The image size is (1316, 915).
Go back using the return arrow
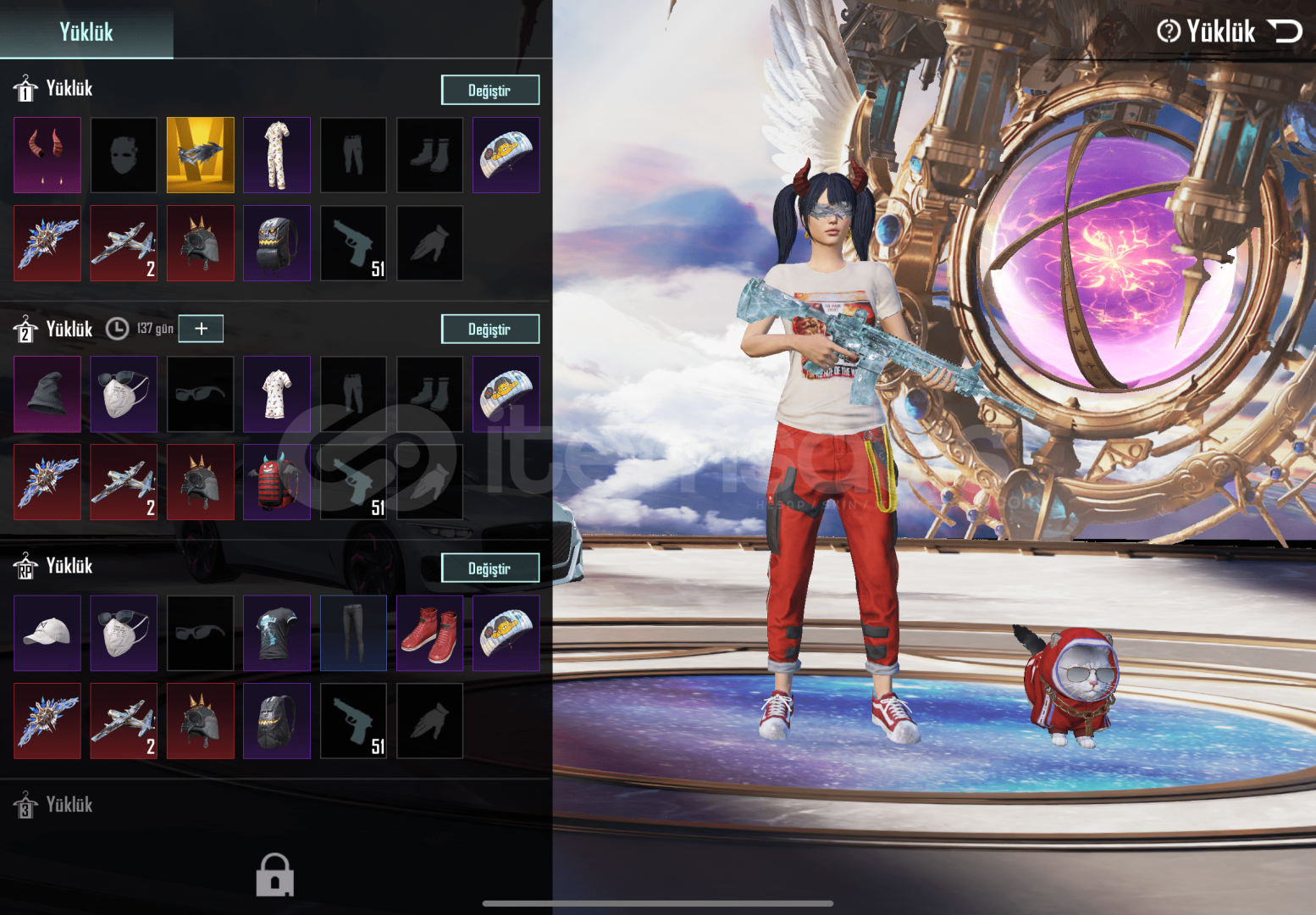[x=1285, y=31]
